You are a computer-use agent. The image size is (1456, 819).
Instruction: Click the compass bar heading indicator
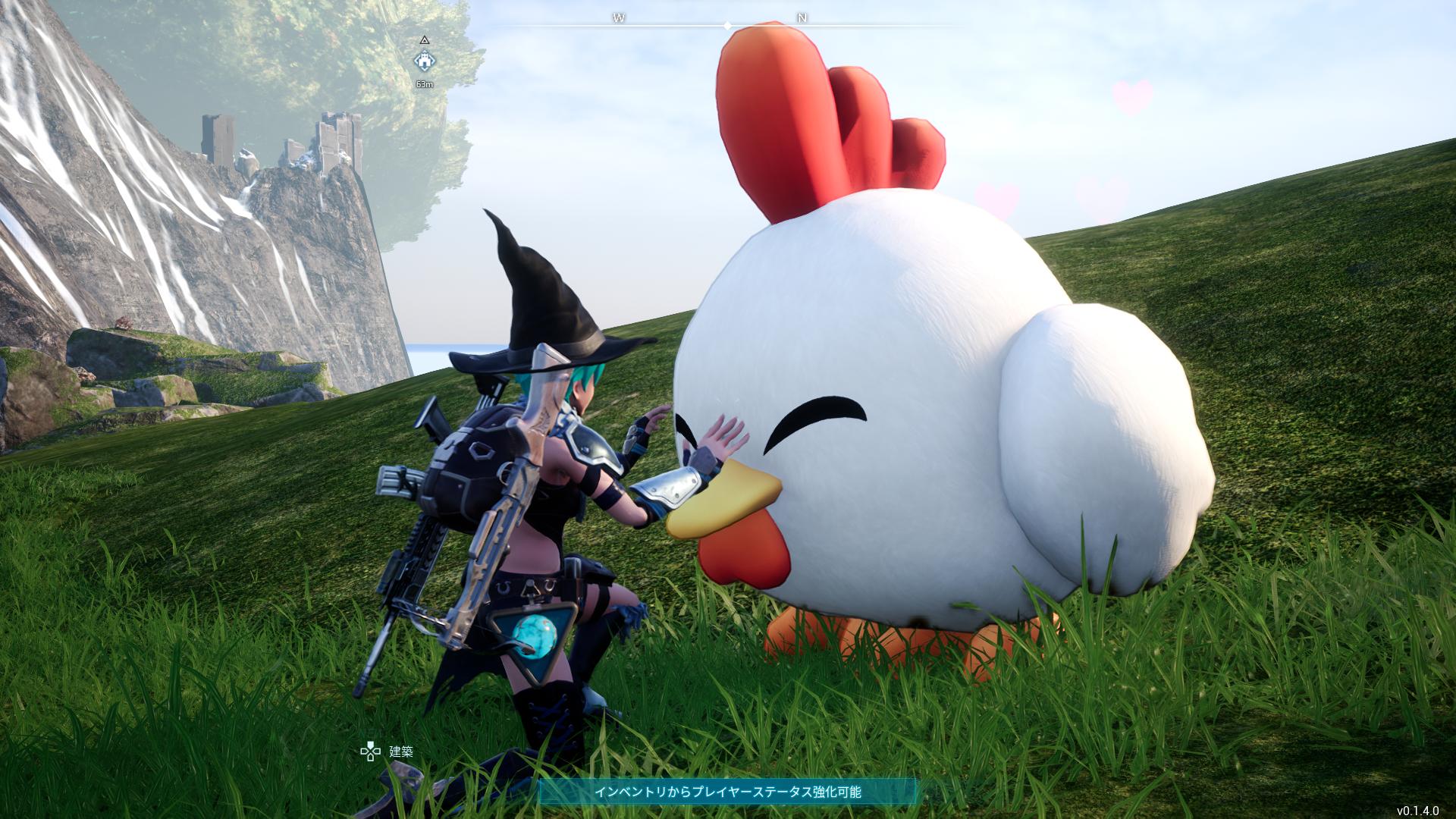point(728,26)
